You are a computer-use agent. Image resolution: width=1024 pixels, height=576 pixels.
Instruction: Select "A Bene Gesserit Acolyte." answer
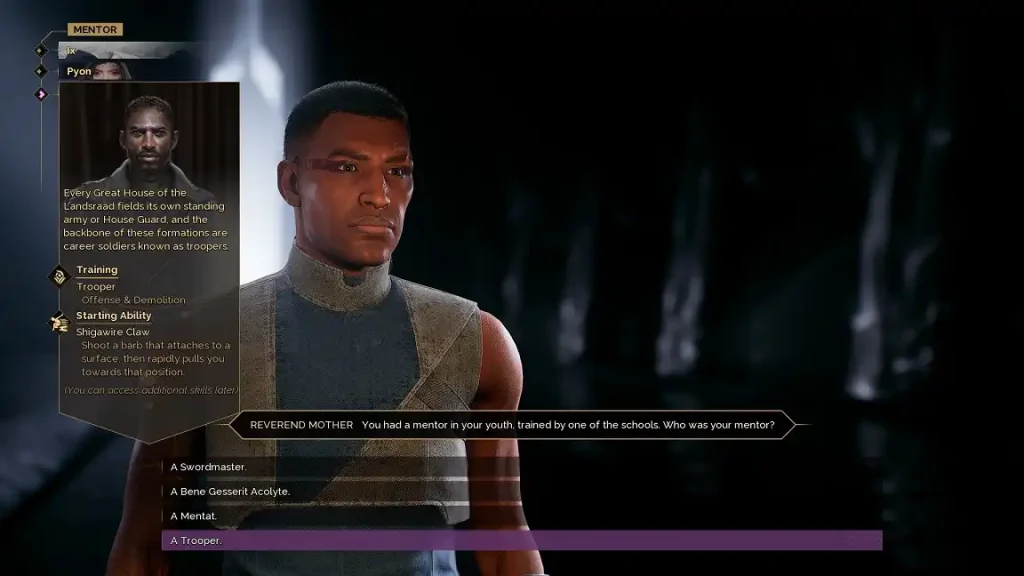tap(230, 491)
